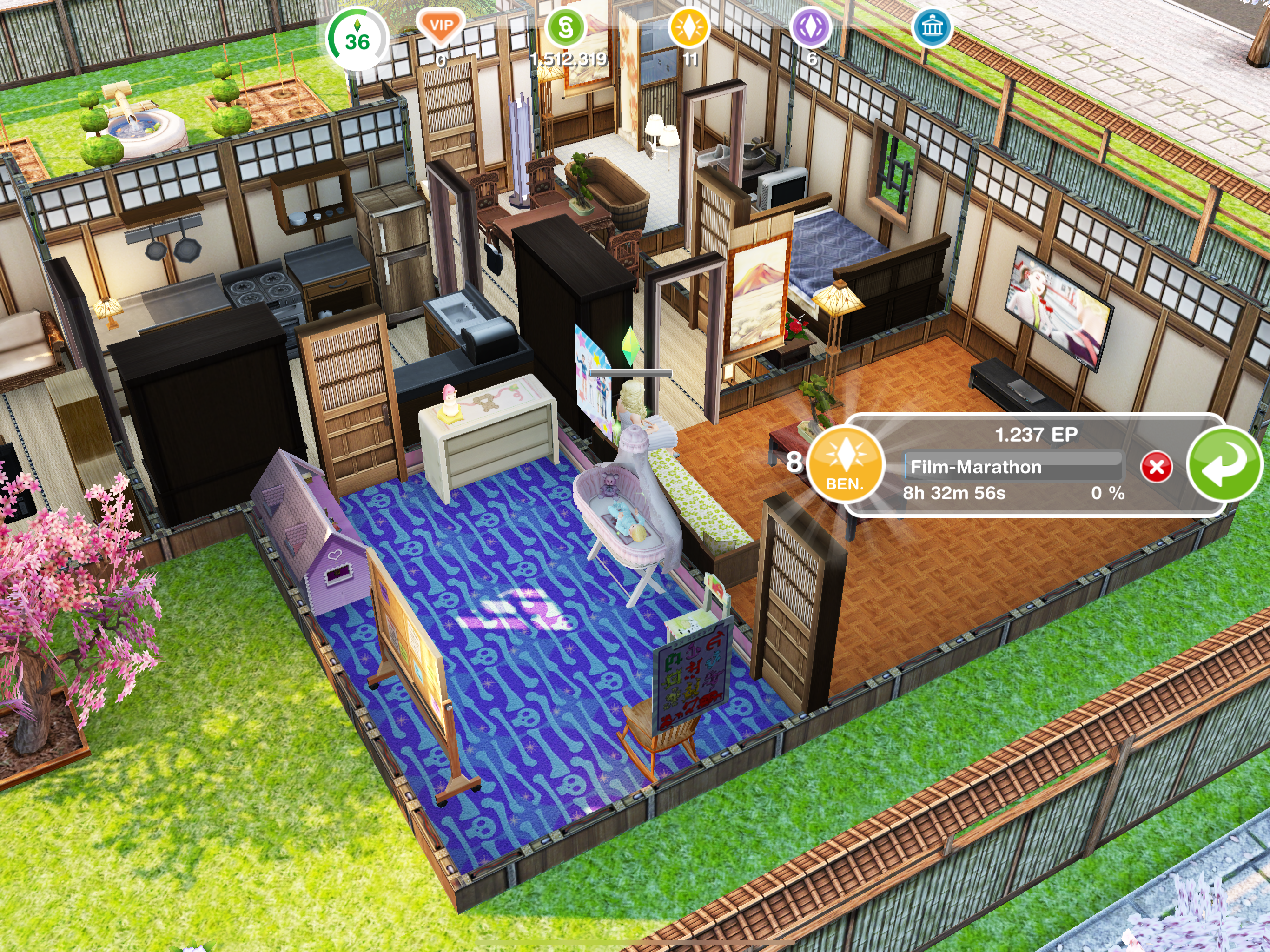This screenshot has width=1270, height=952.
Task: Tap the green level 36 badge
Action: coord(357,39)
